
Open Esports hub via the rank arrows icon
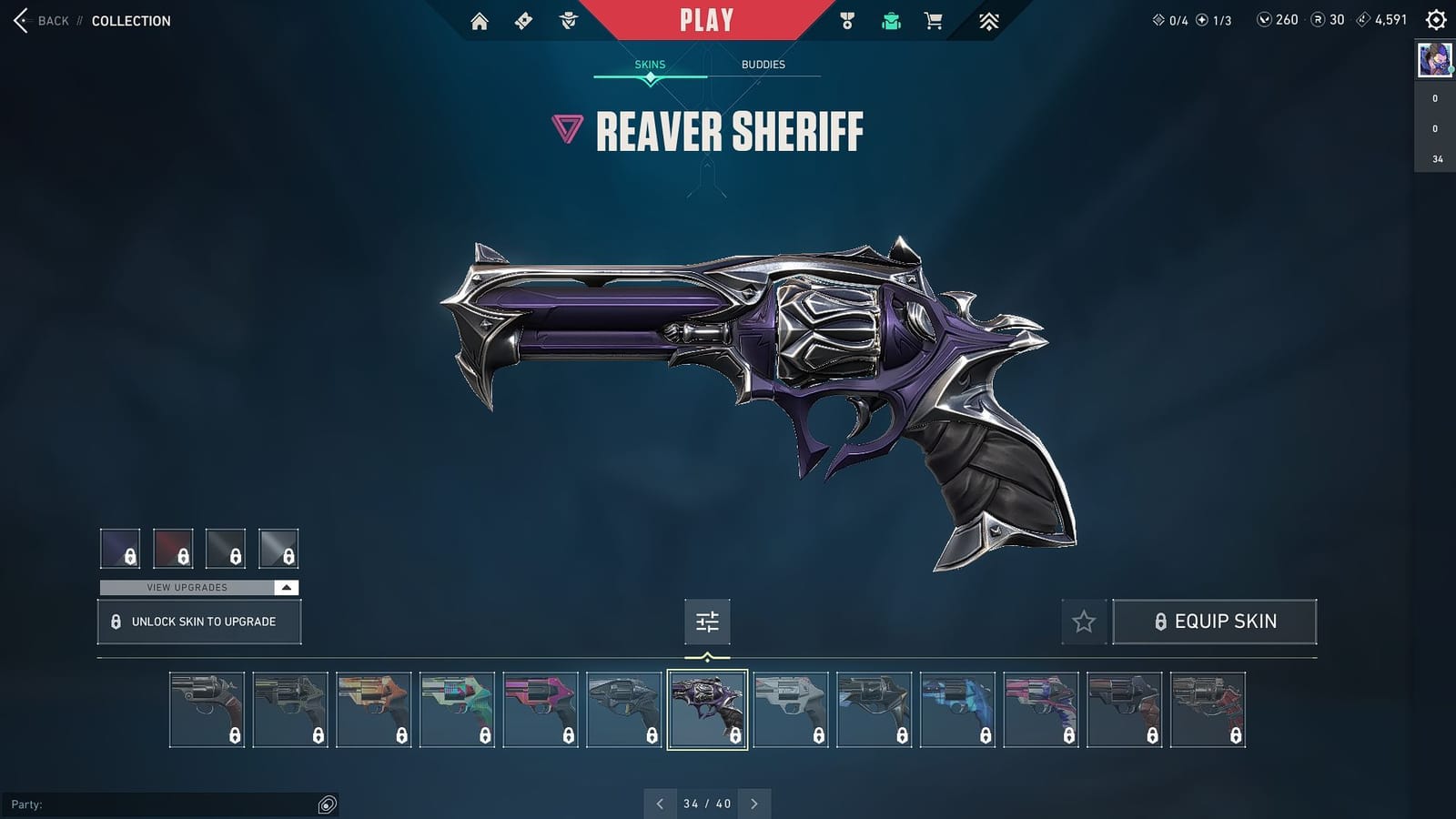[986, 19]
